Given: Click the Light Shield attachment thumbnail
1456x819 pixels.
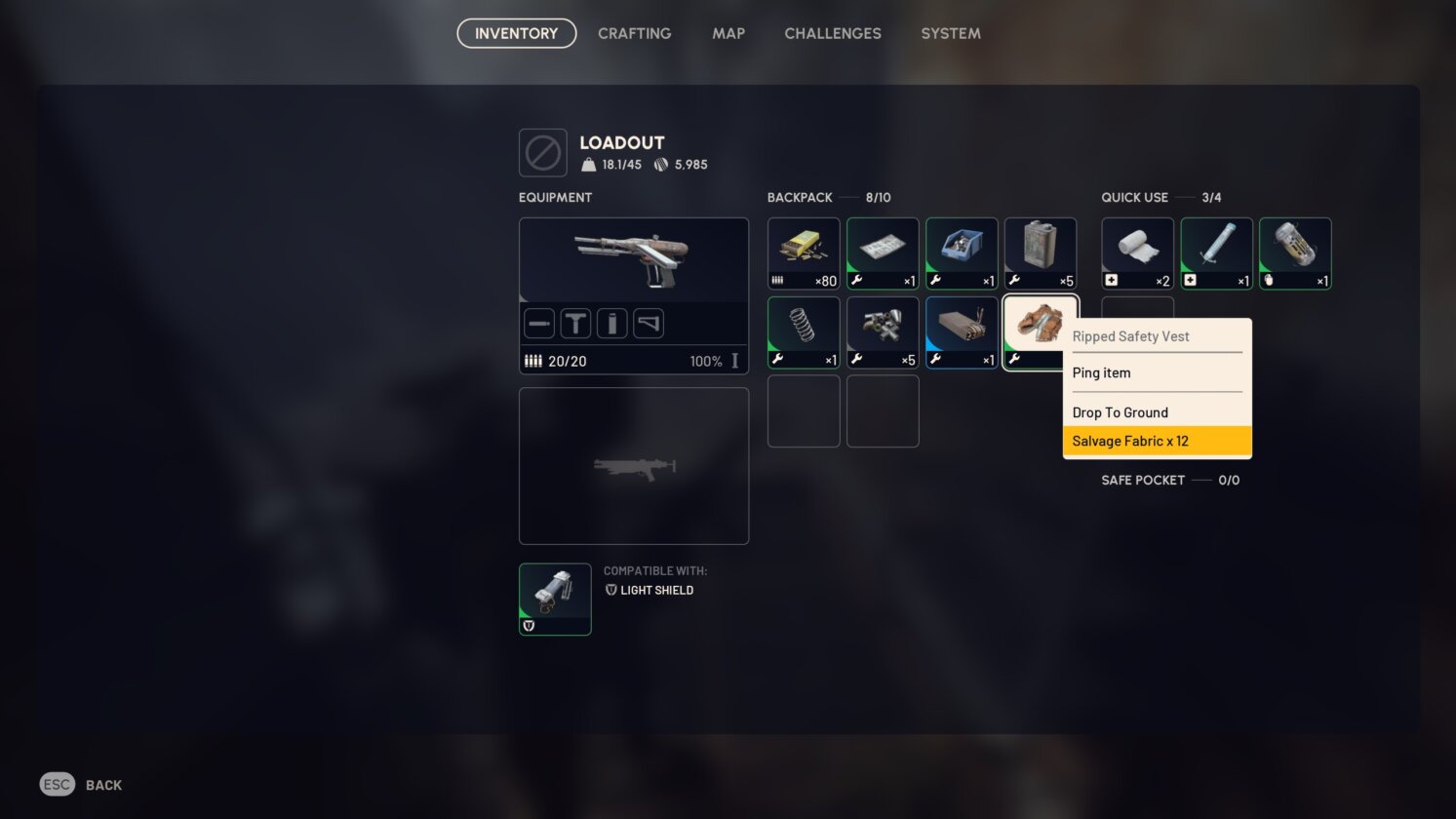Looking at the screenshot, I should [555, 598].
